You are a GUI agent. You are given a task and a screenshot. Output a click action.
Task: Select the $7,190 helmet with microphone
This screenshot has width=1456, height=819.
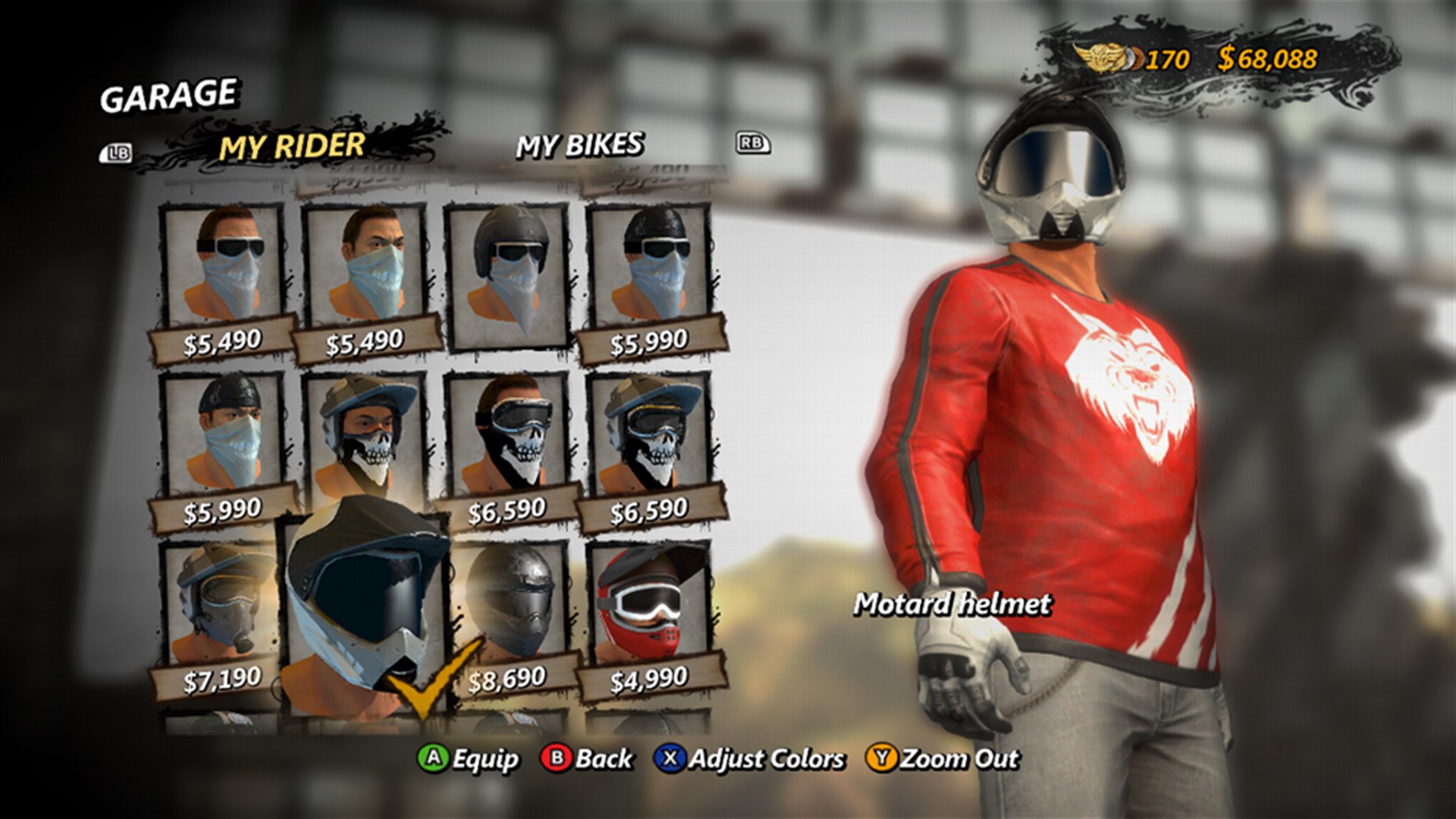pyautogui.click(x=220, y=599)
